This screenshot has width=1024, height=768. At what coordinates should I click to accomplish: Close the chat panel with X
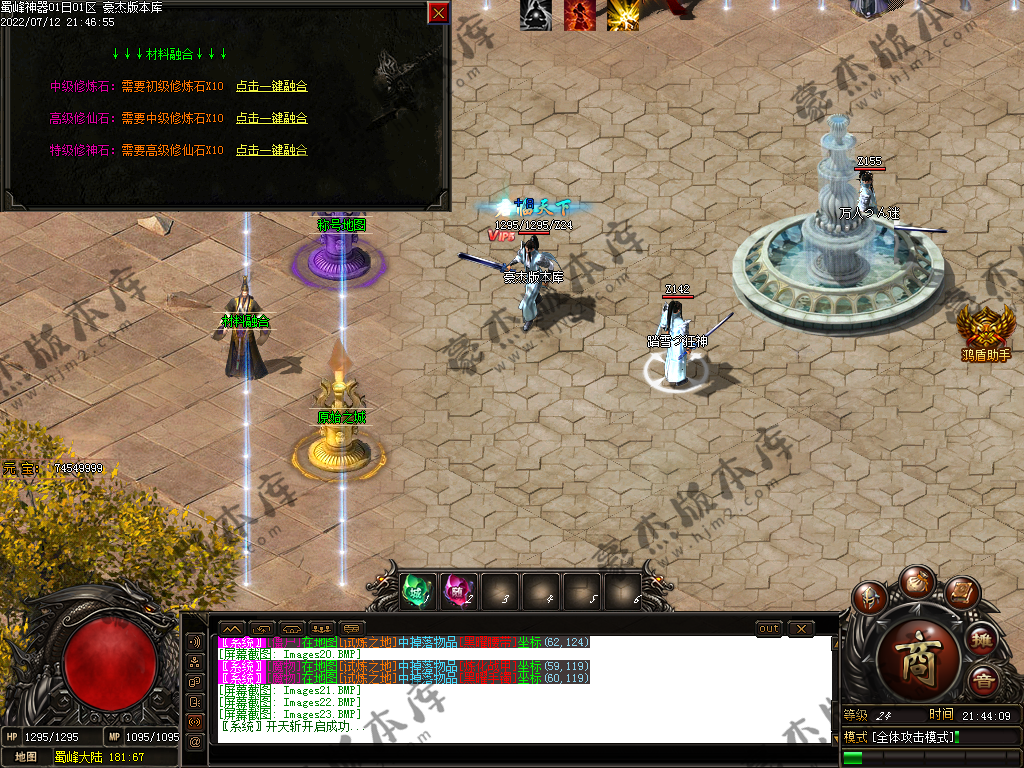800,629
